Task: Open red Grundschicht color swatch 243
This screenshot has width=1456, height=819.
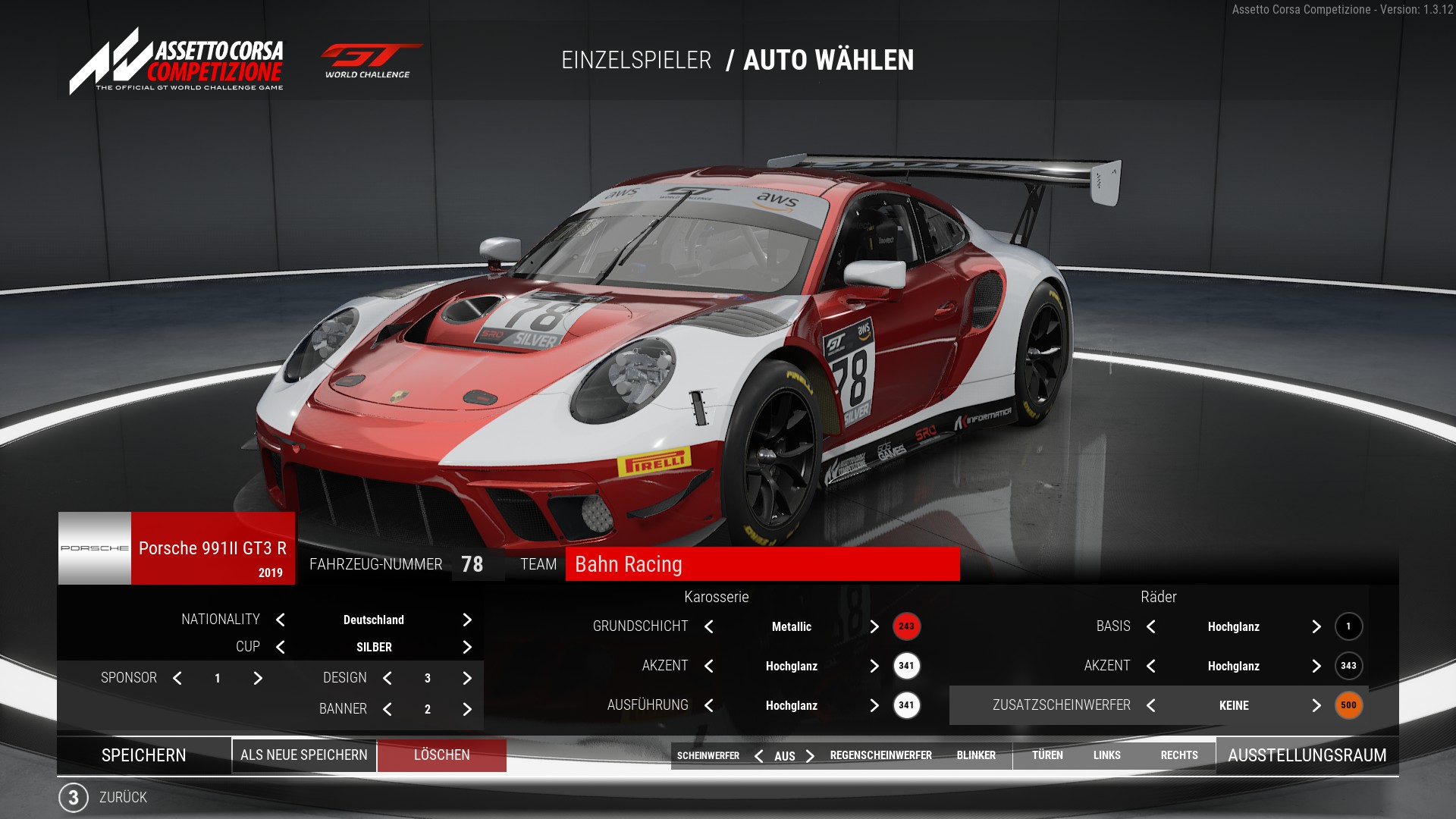Action: [906, 626]
